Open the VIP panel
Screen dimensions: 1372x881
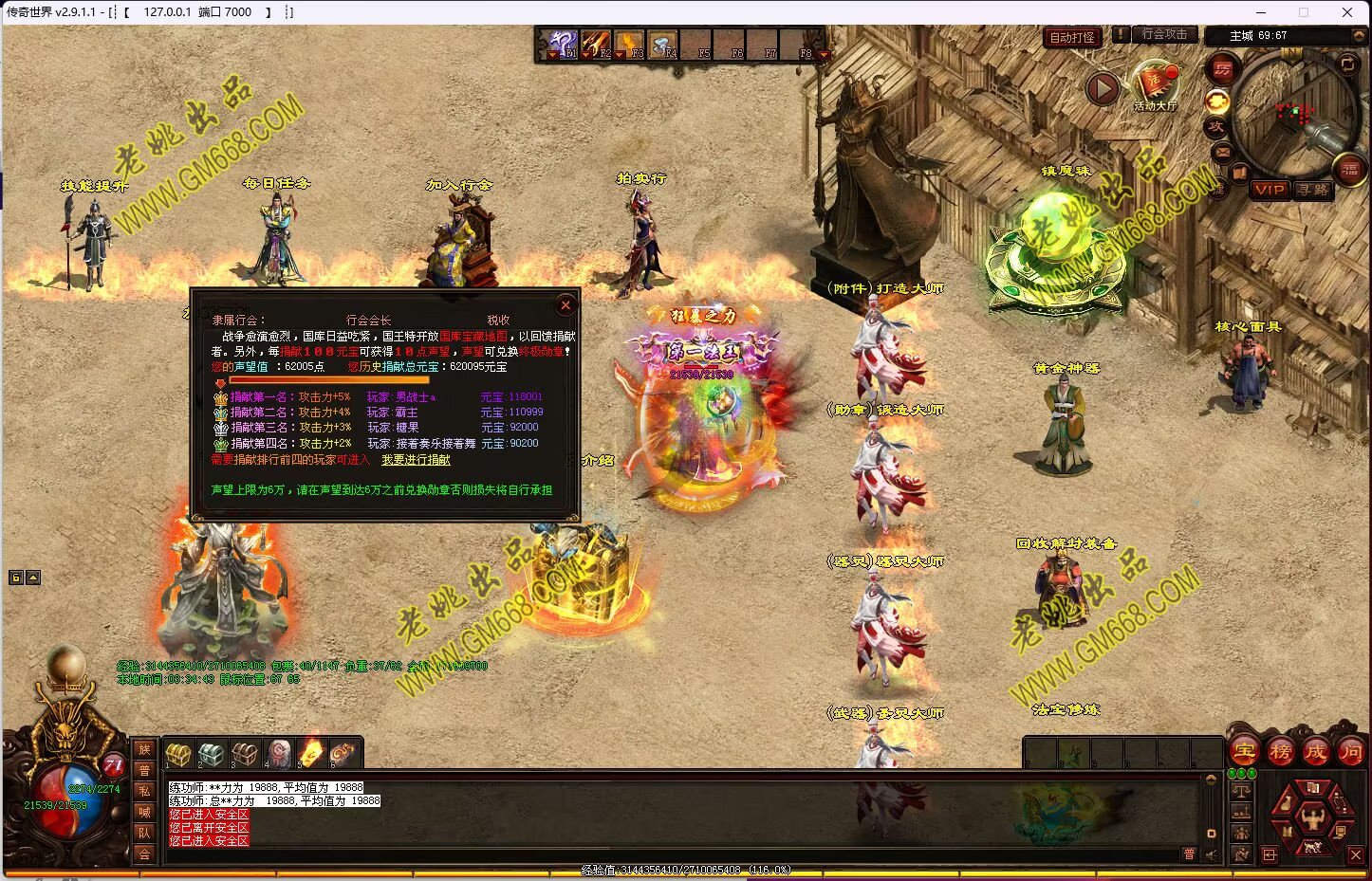pyautogui.click(x=1269, y=190)
